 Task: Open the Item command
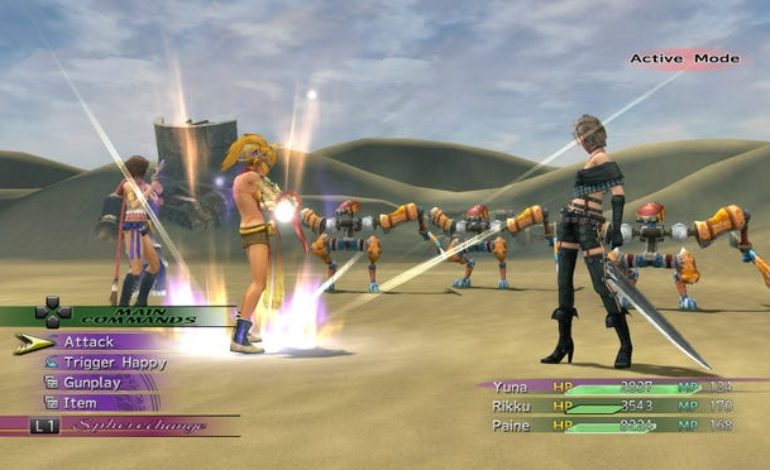[x=80, y=403]
